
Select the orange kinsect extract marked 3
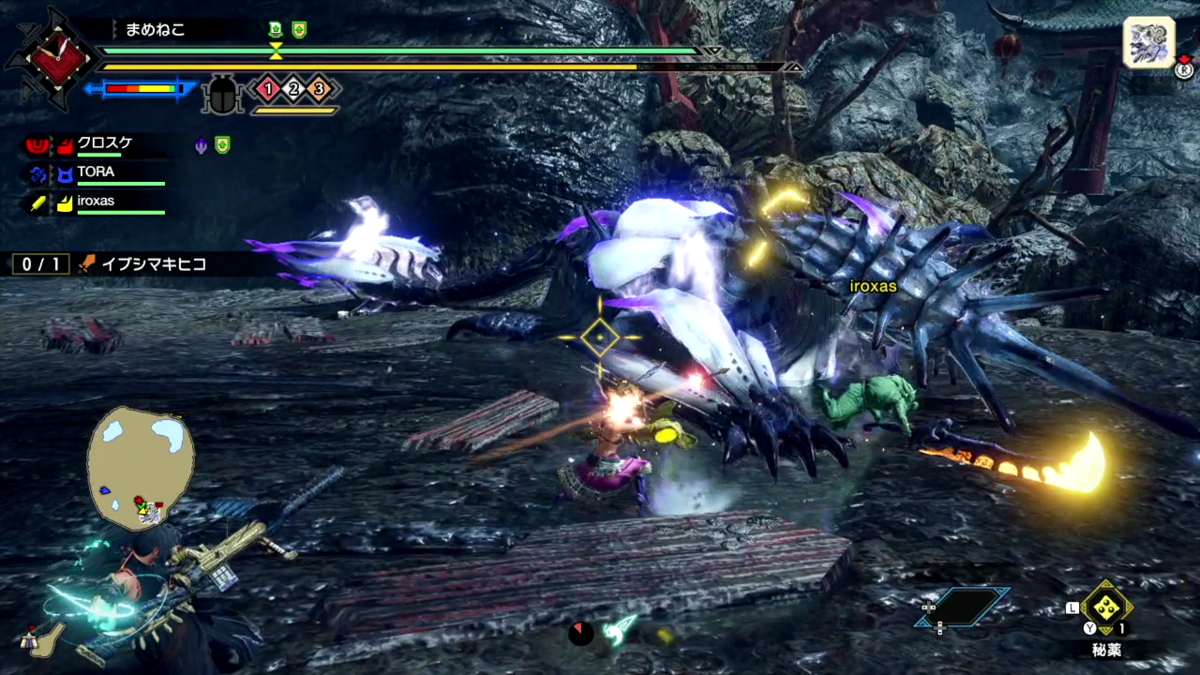[x=319, y=89]
